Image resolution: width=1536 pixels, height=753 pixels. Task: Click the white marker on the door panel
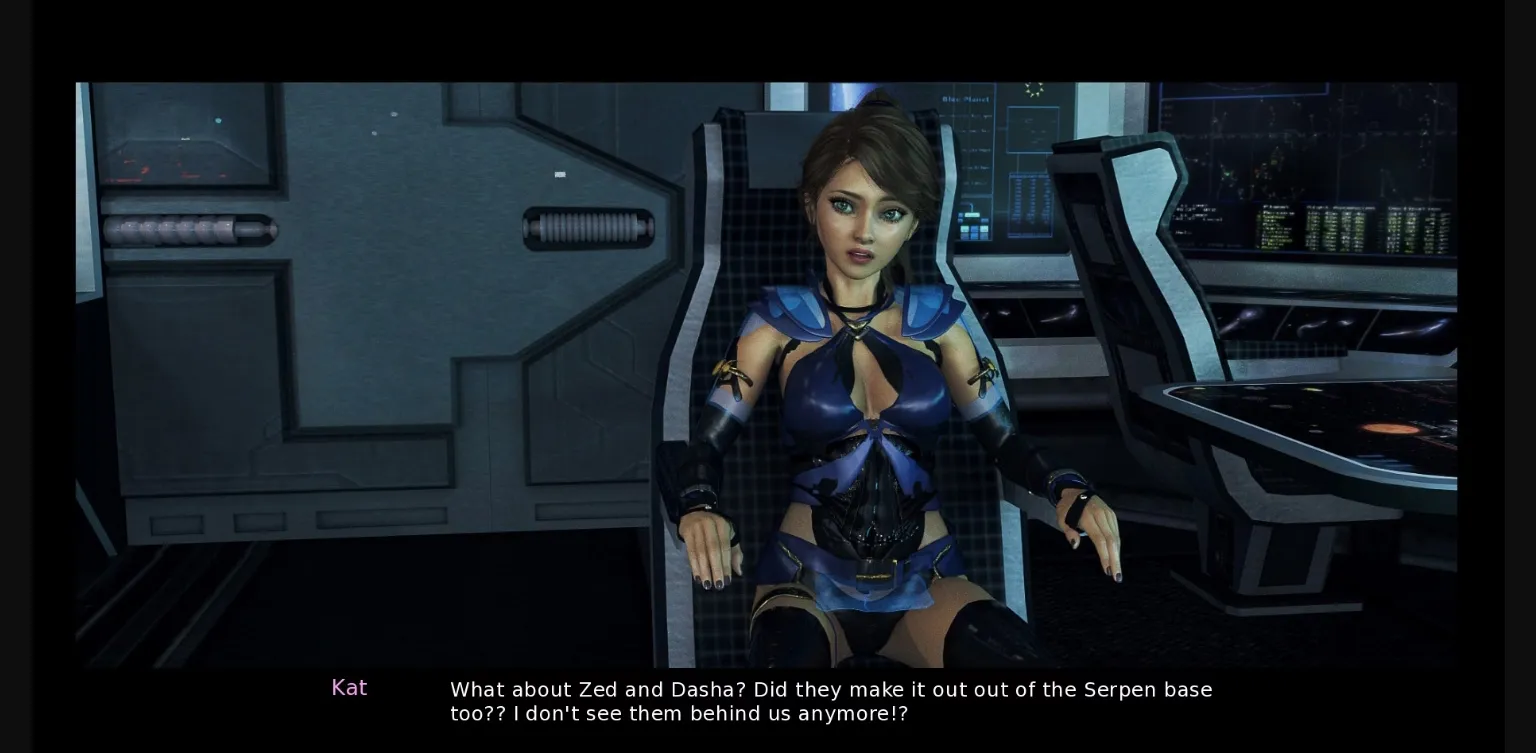[559, 174]
